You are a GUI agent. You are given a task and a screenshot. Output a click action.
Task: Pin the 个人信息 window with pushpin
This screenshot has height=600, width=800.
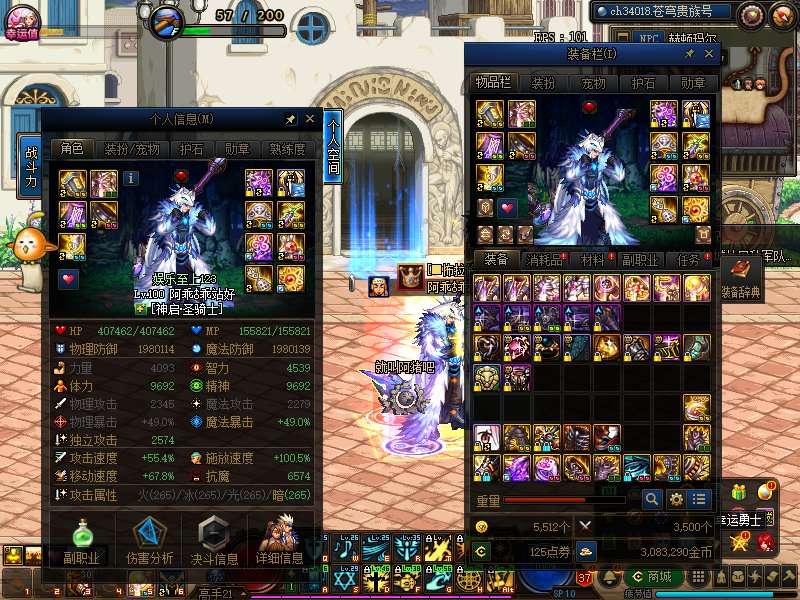click(290, 119)
